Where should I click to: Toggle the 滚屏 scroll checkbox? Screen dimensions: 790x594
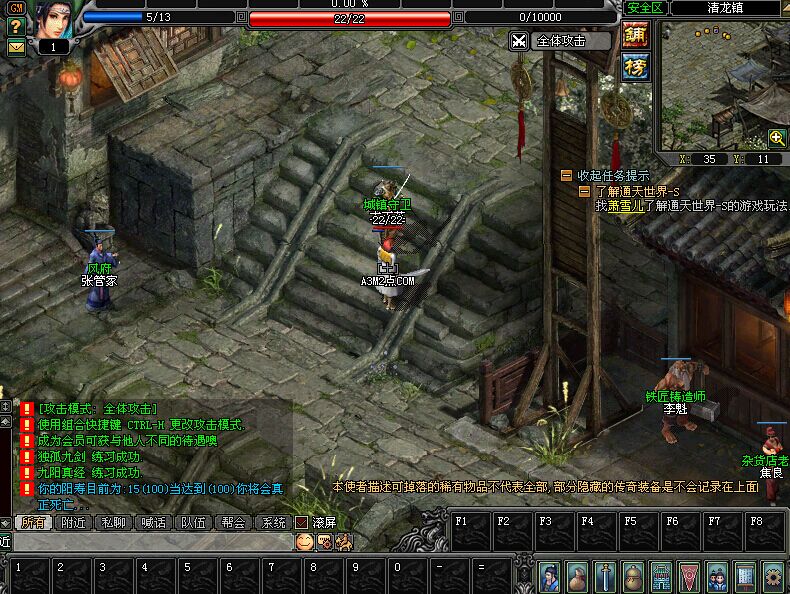[301, 522]
